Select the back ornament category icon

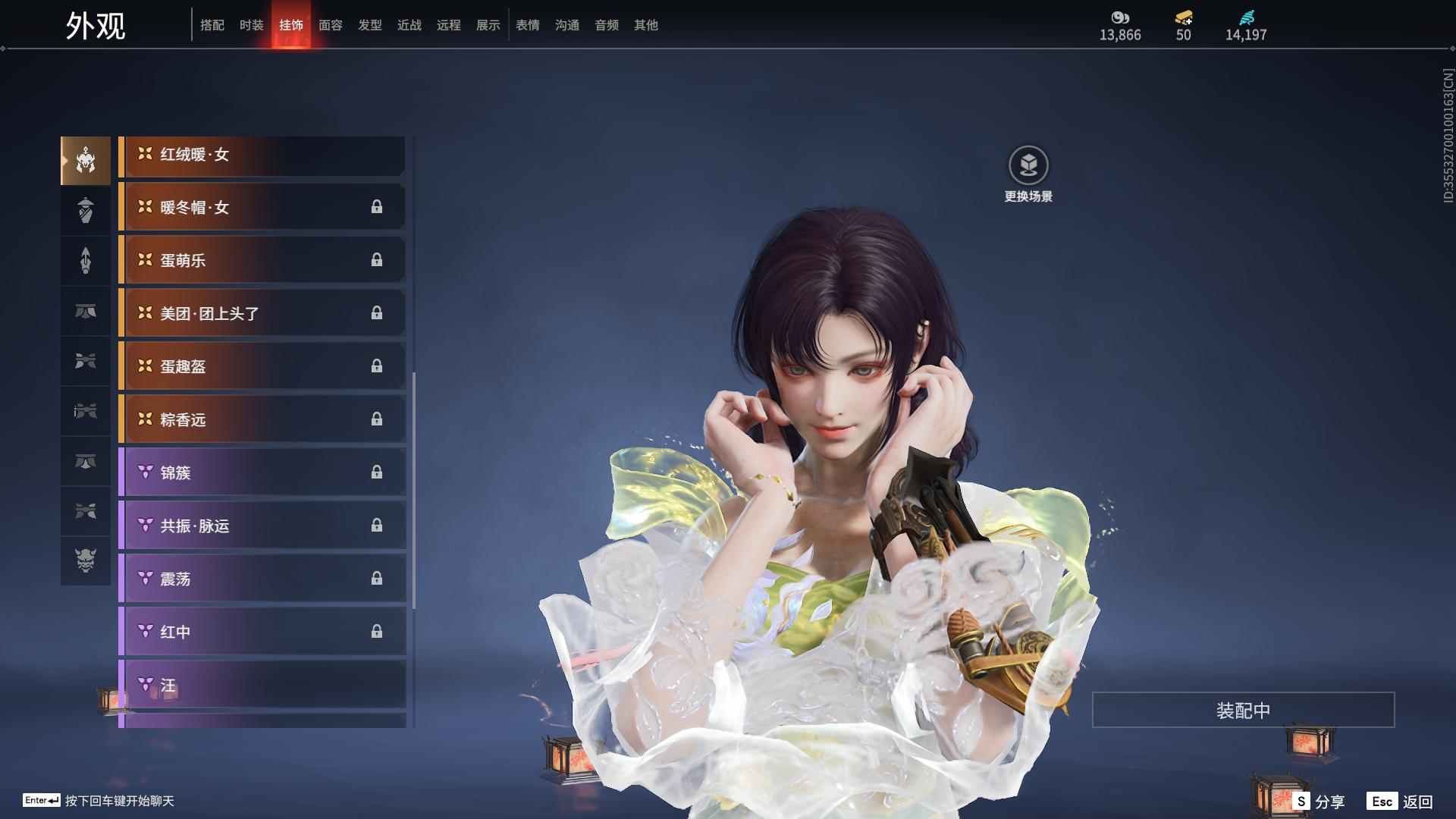coord(86,260)
